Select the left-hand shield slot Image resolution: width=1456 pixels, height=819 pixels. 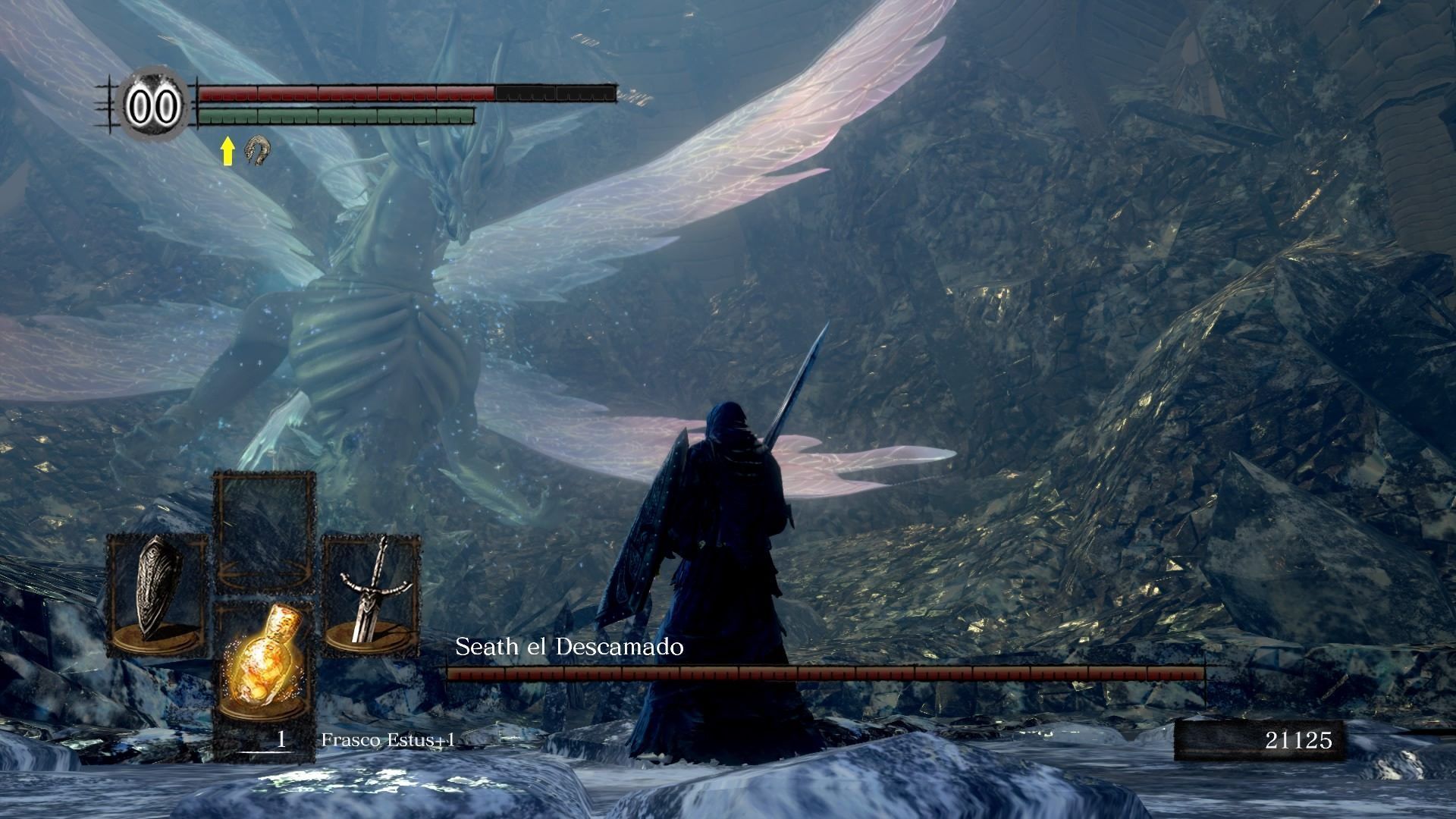[x=157, y=595]
